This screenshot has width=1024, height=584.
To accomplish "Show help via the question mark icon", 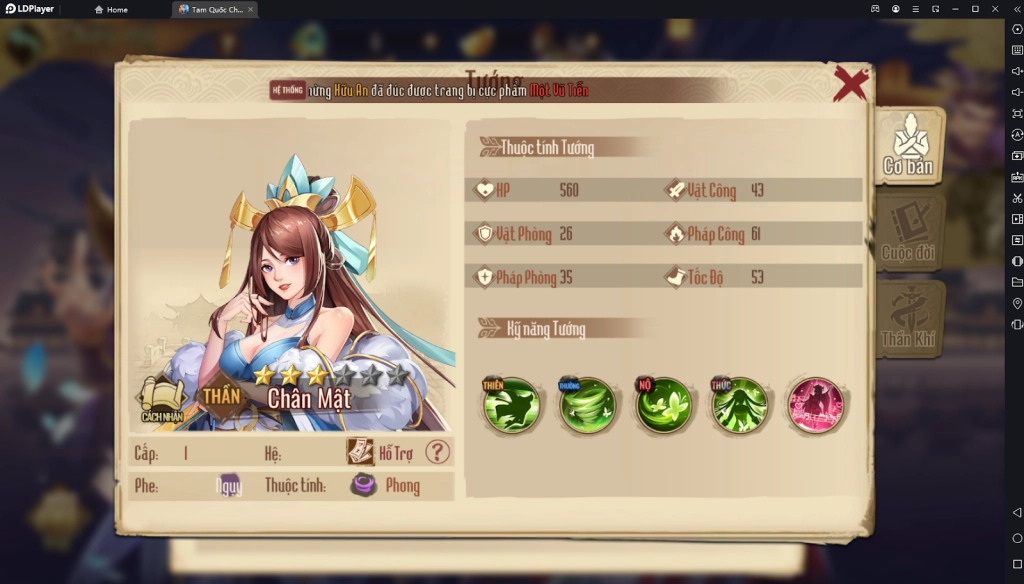I will [437, 452].
